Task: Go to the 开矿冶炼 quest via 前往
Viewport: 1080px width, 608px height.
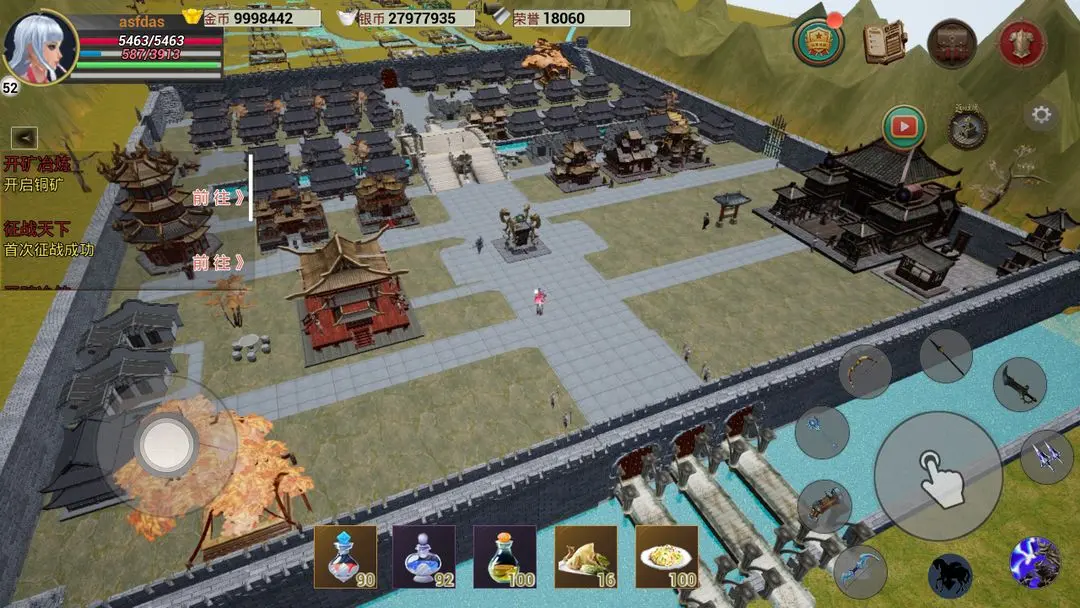Action: tap(219, 198)
